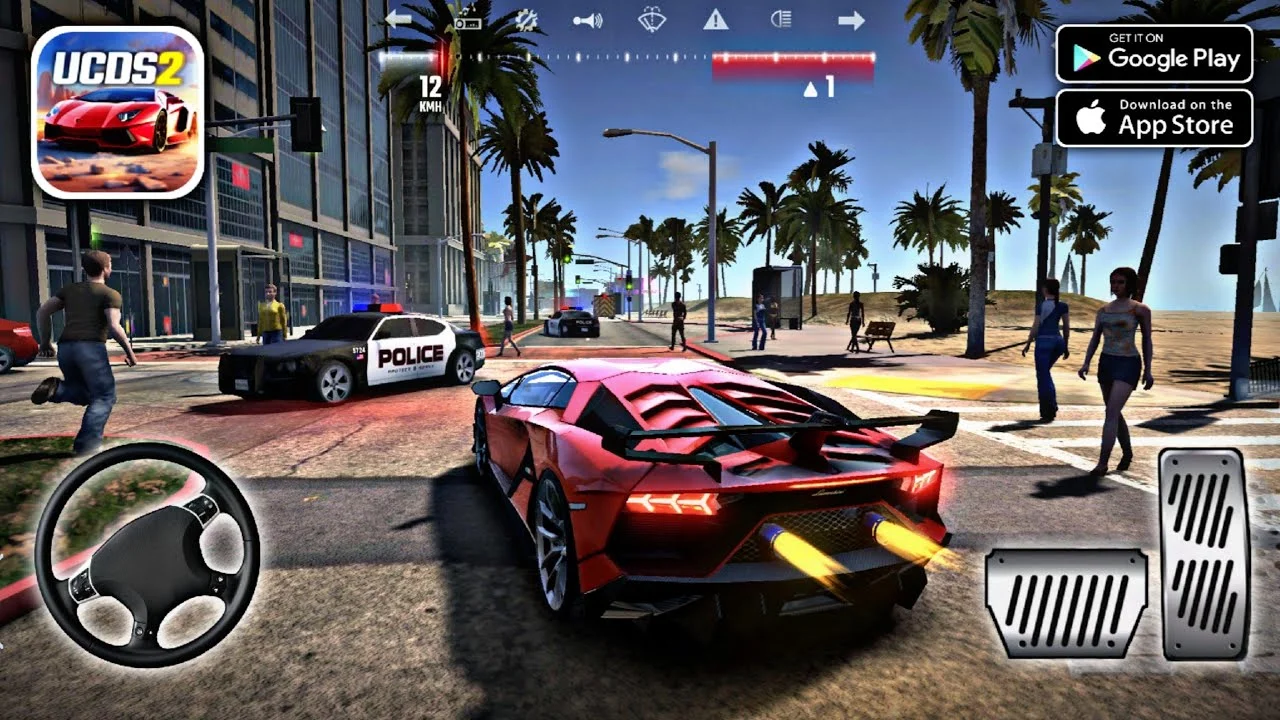The image size is (1280, 720).
Task: Click the Download on the App Store badge
Action: point(1154,118)
